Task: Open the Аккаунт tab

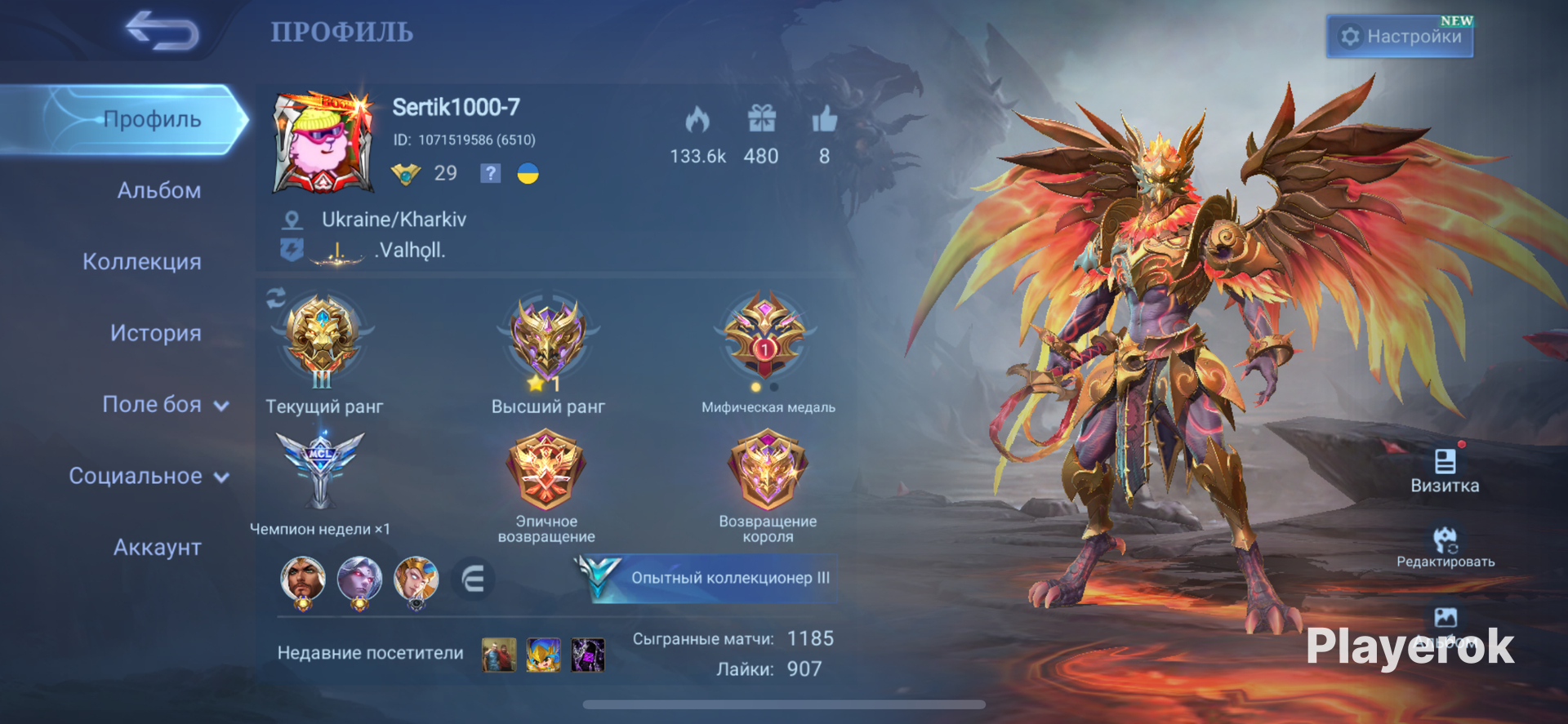Action: pyautogui.click(x=157, y=547)
